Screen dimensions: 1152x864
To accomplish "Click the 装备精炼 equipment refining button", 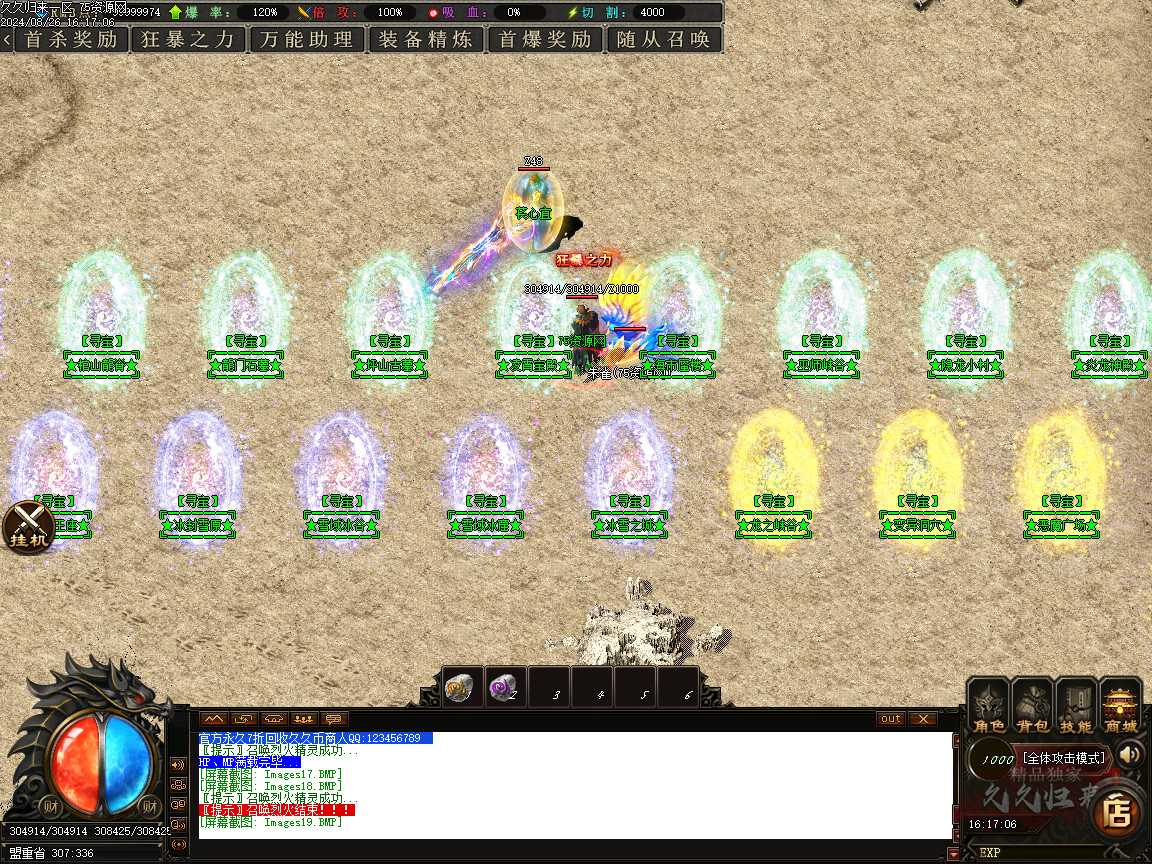I will (x=426, y=40).
